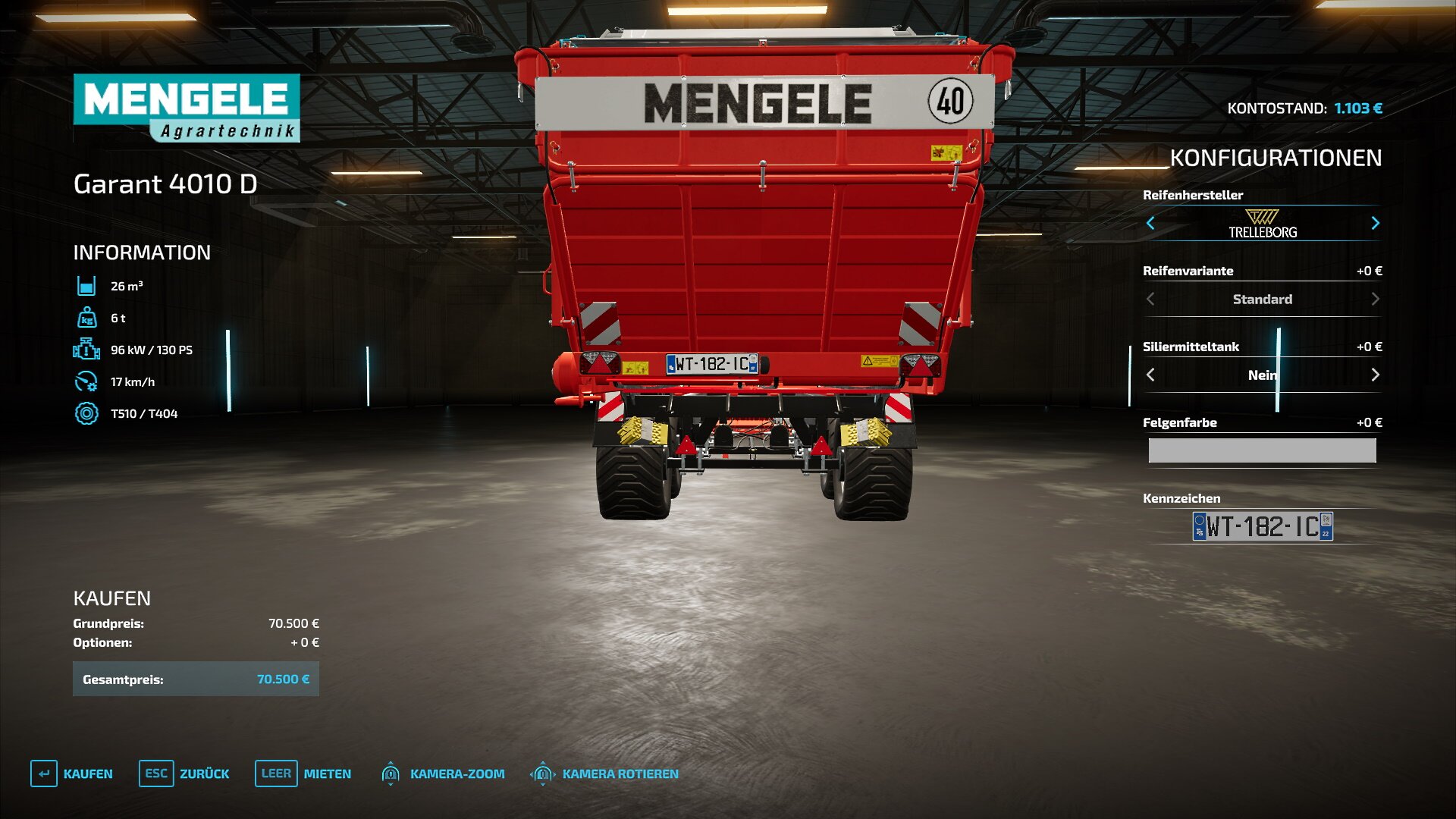Buy the trailer with KAUFEN
This screenshot has width=1456, height=819.
click(x=72, y=773)
